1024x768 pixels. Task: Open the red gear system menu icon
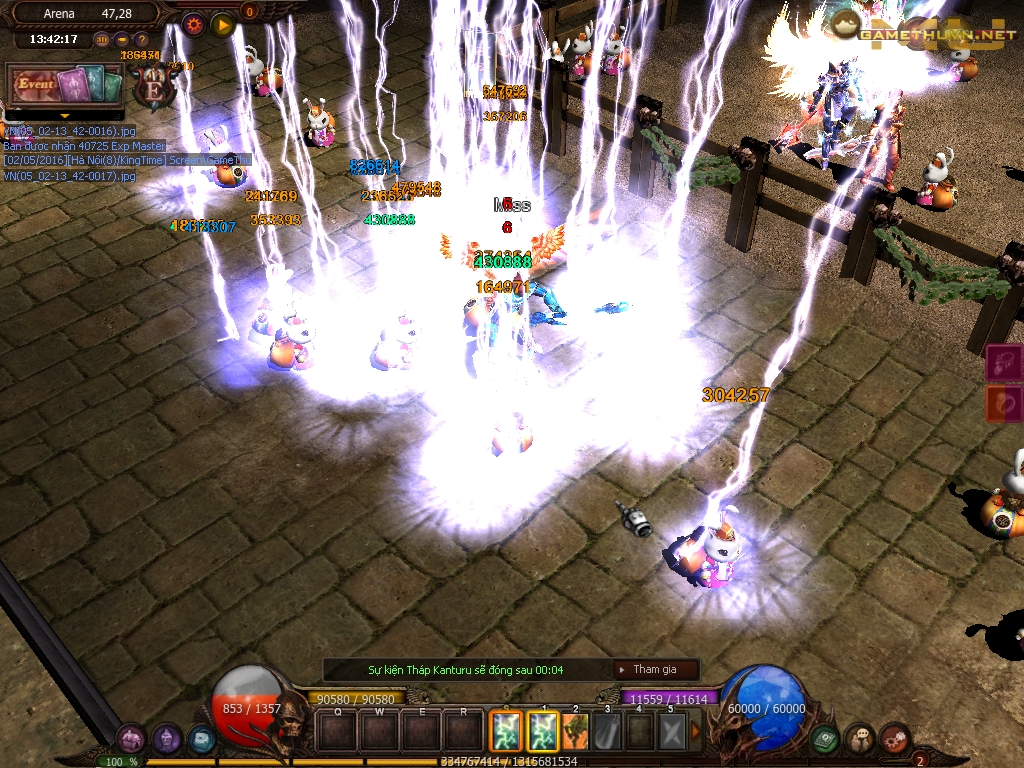[x=893, y=739]
